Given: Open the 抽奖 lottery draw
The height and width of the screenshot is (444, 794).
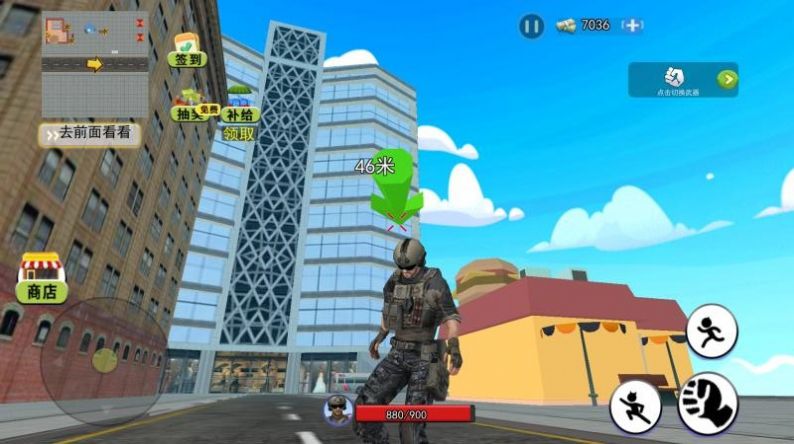Looking at the screenshot, I should (187, 107).
